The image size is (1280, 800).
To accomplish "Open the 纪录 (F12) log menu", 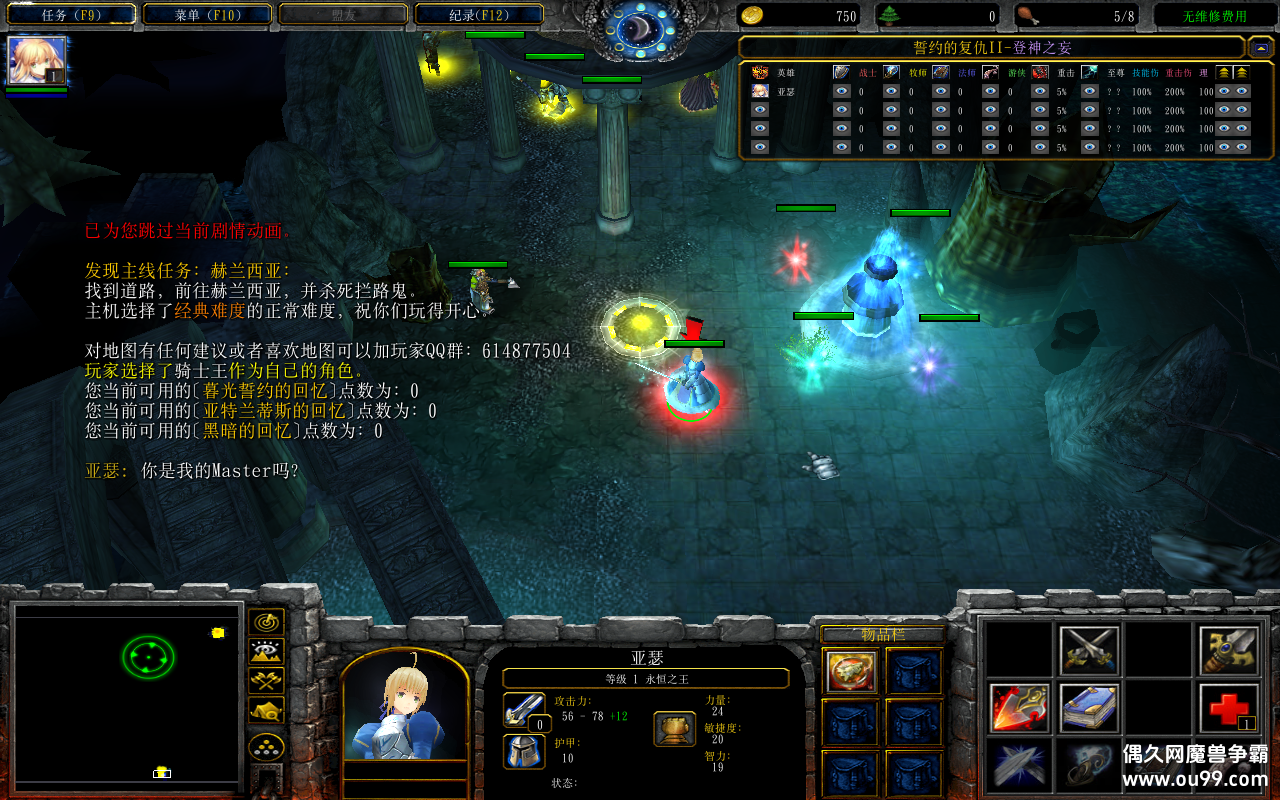I will [x=478, y=15].
